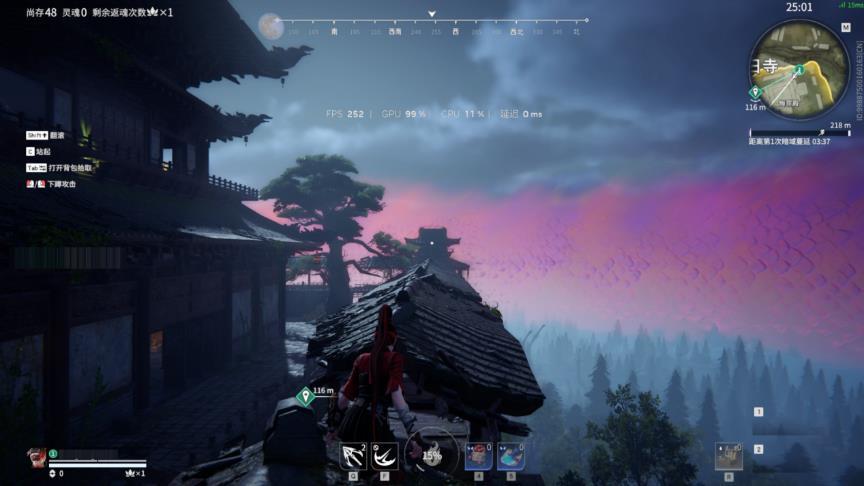
Task: Click the 116 m waypoint marker near the character
Action: 305,397
